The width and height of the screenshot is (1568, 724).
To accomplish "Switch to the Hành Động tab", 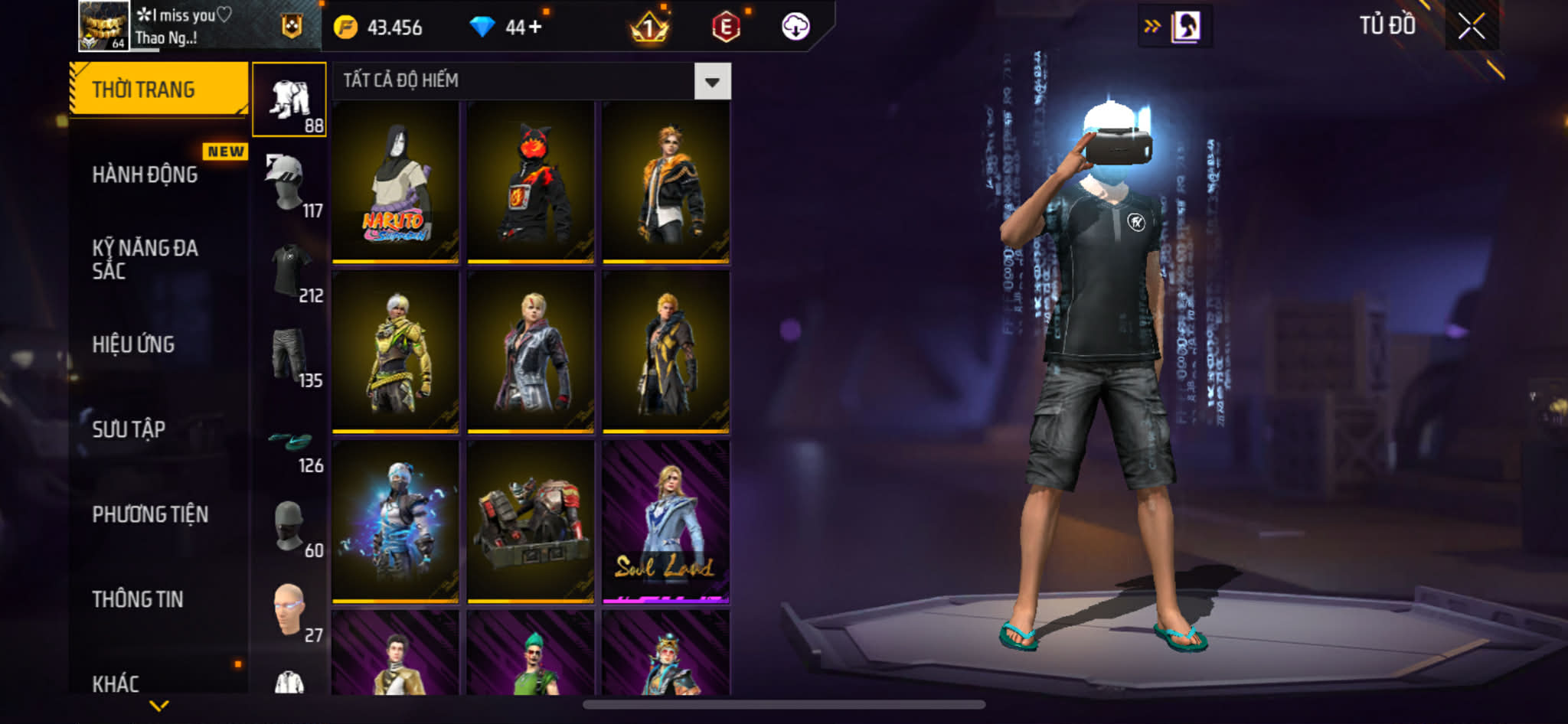I will pyautogui.click(x=145, y=175).
